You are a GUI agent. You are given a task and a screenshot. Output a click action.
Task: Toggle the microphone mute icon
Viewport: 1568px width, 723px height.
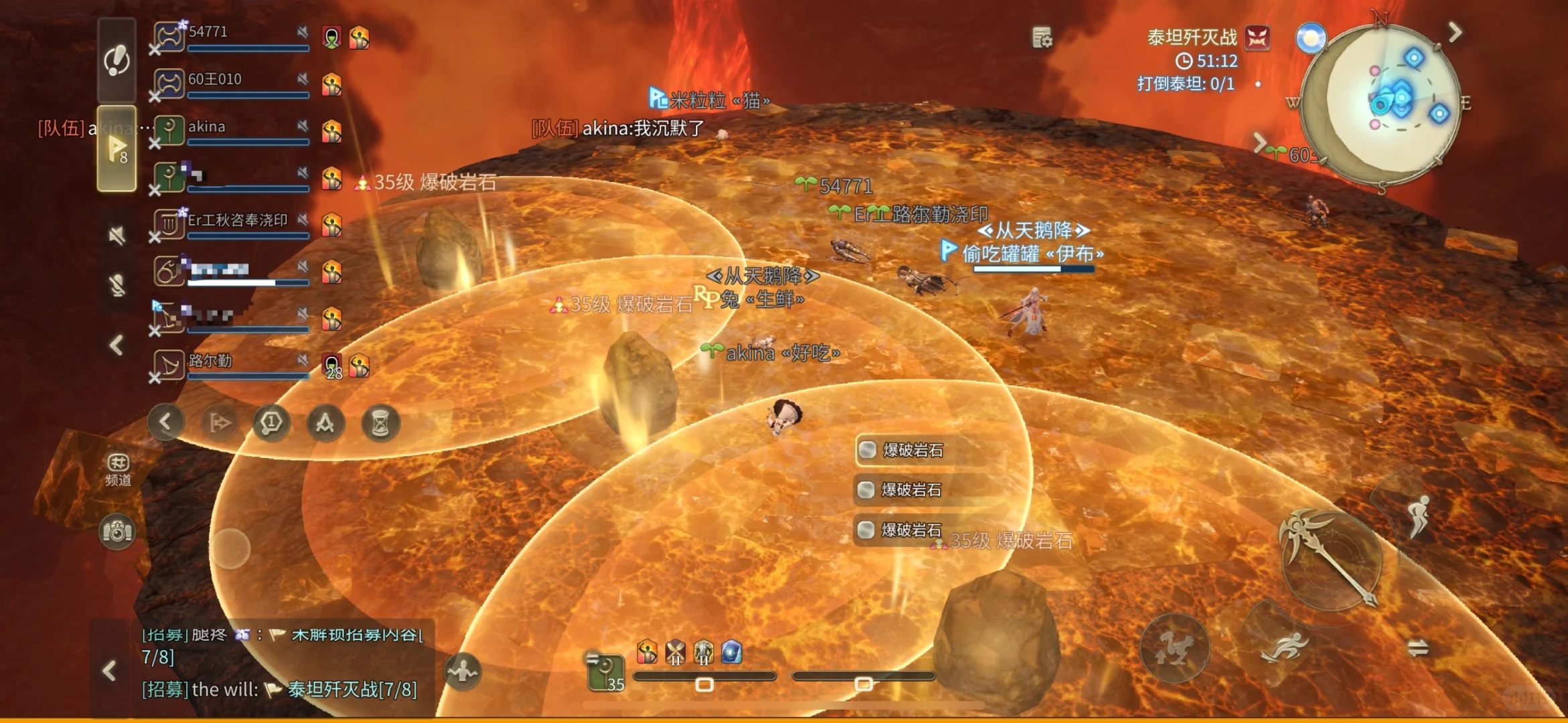pos(117,285)
